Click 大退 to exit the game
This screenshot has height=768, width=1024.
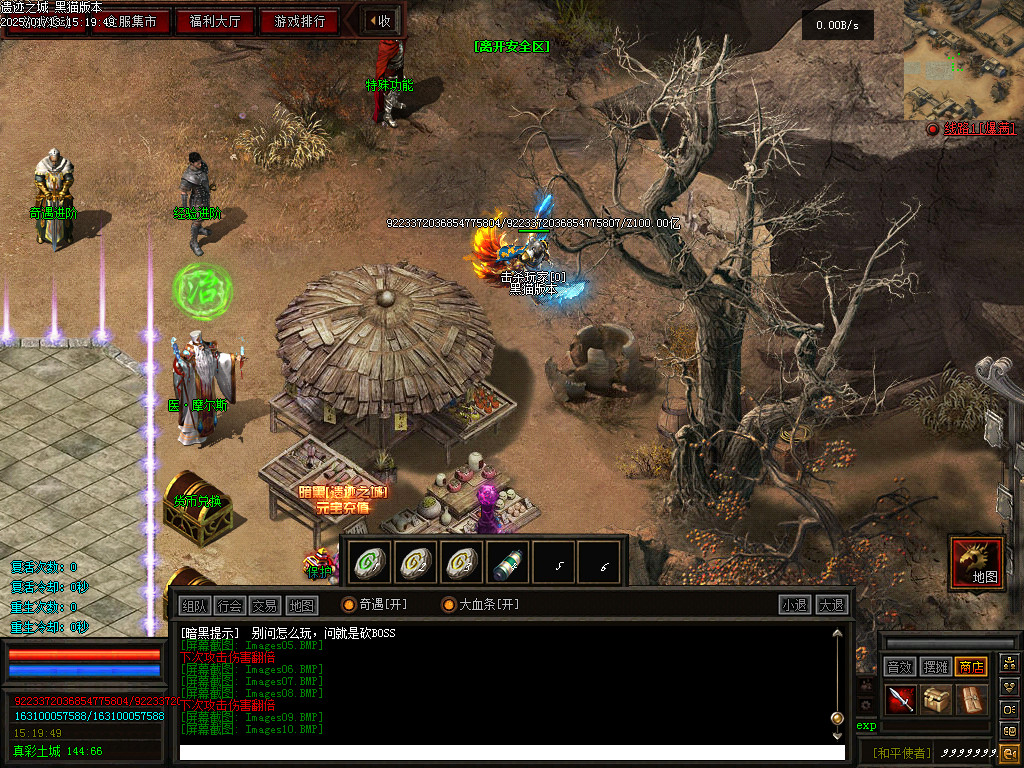coord(831,605)
